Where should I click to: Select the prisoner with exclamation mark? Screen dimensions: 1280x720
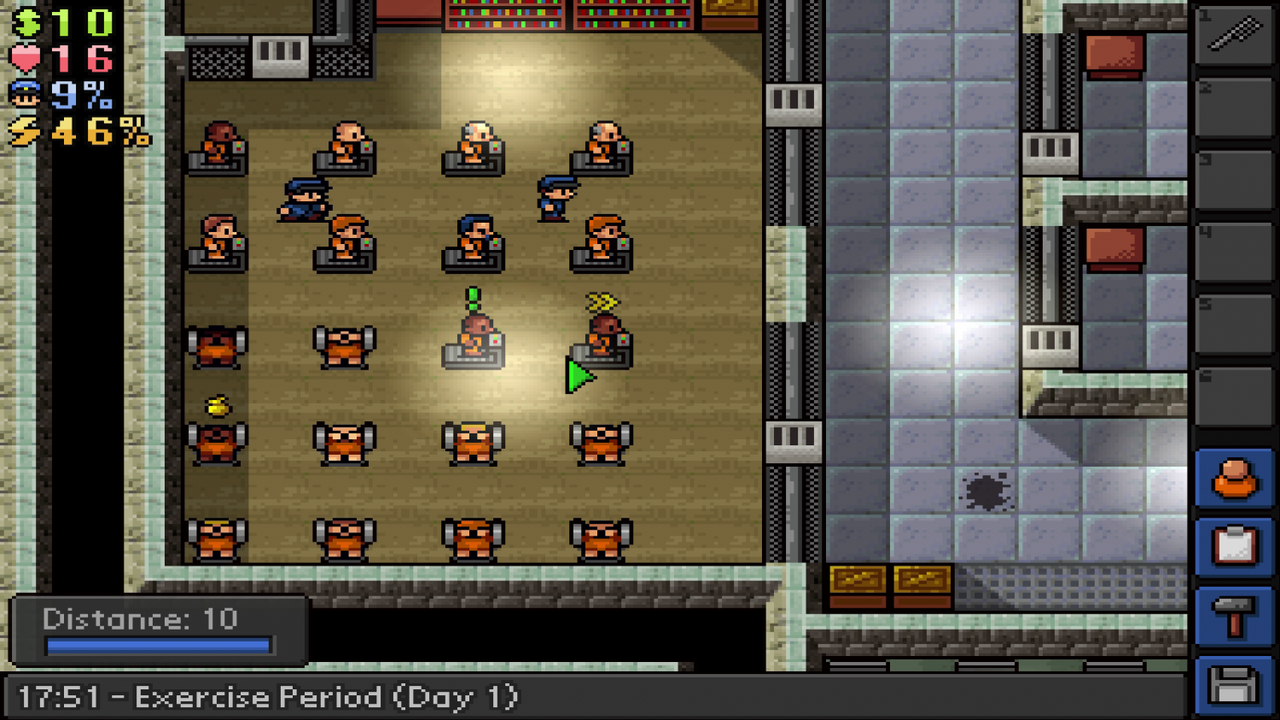472,330
